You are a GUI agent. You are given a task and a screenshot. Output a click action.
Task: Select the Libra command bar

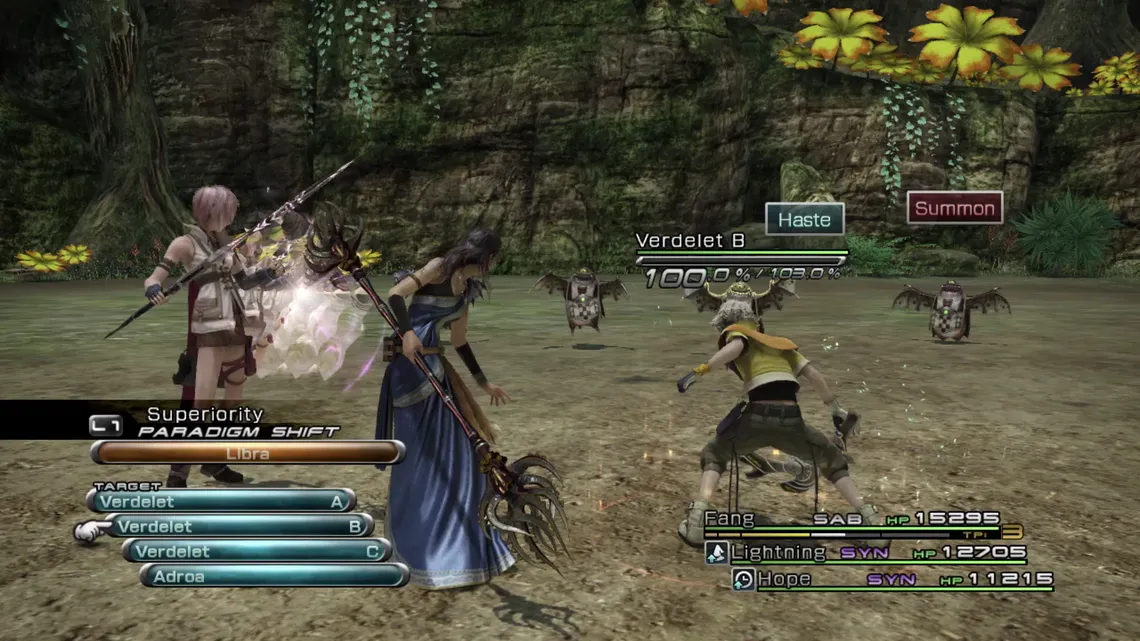click(247, 453)
